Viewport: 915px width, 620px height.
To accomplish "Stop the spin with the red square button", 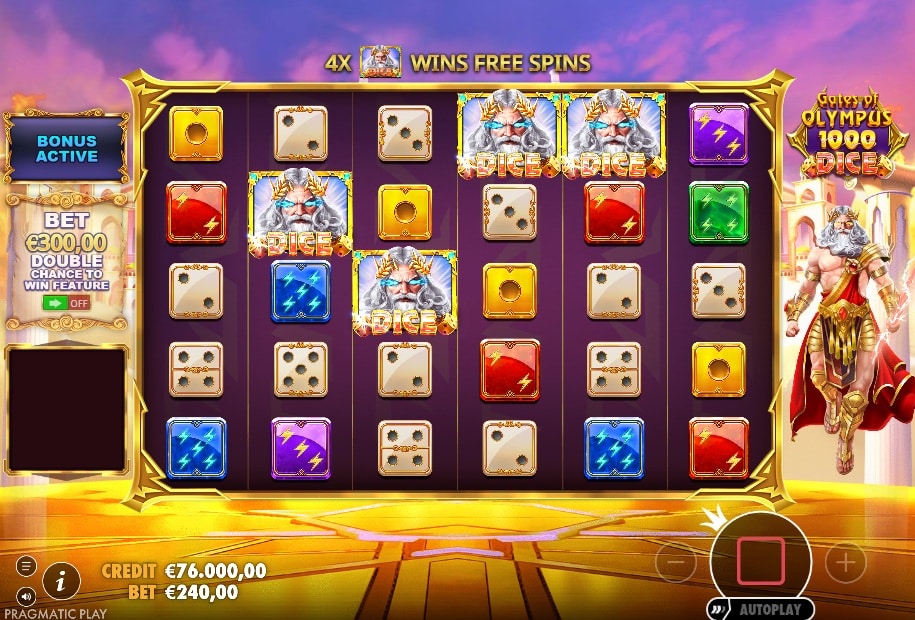I will (761, 560).
